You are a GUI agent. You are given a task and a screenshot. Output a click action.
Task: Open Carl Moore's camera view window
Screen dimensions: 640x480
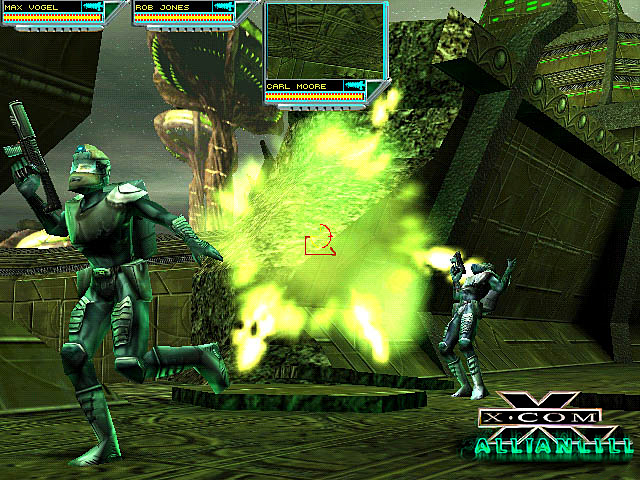coord(325,41)
